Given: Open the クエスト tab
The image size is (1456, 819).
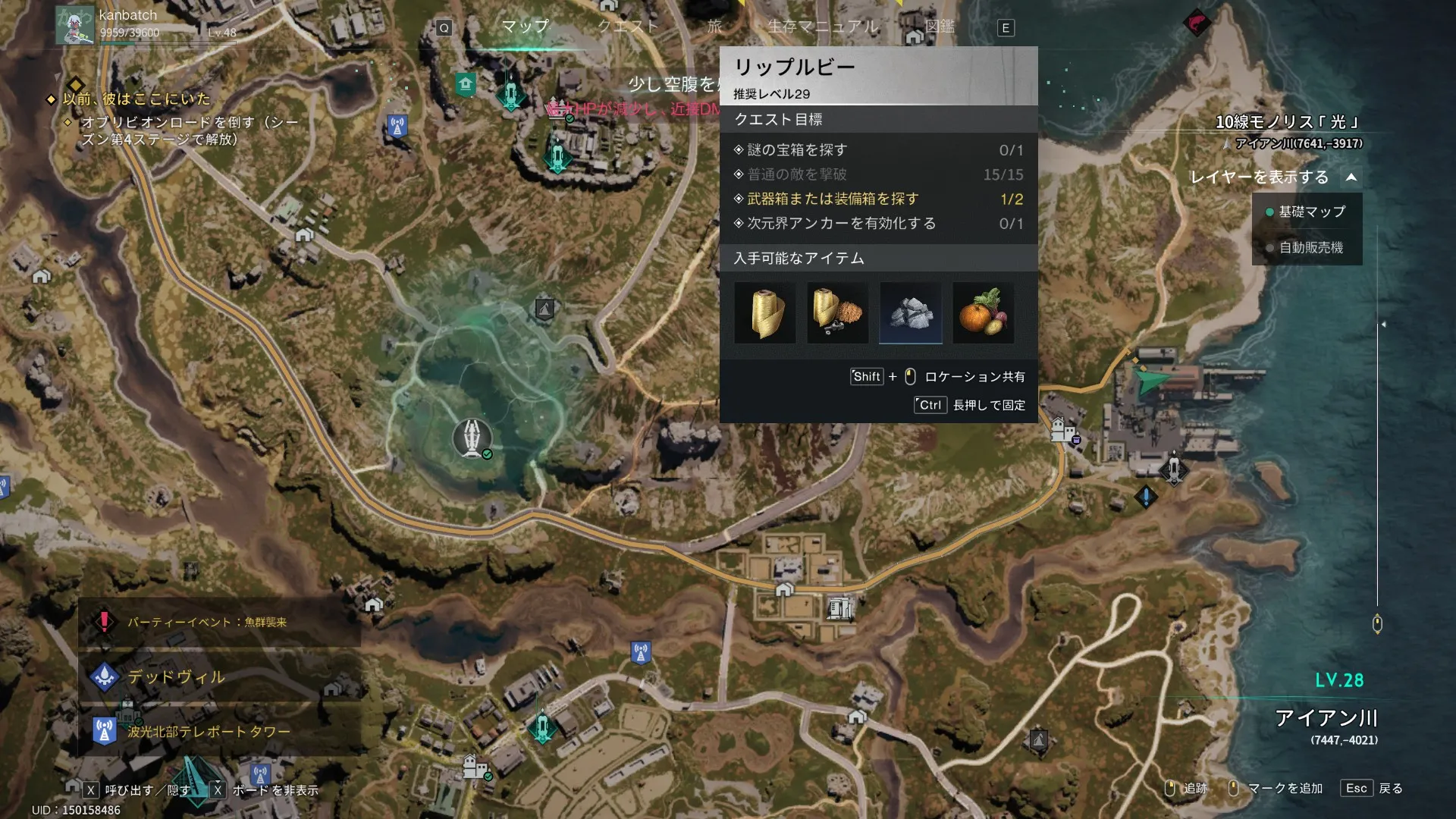Looking at the screenshot, I should point(628,27).
